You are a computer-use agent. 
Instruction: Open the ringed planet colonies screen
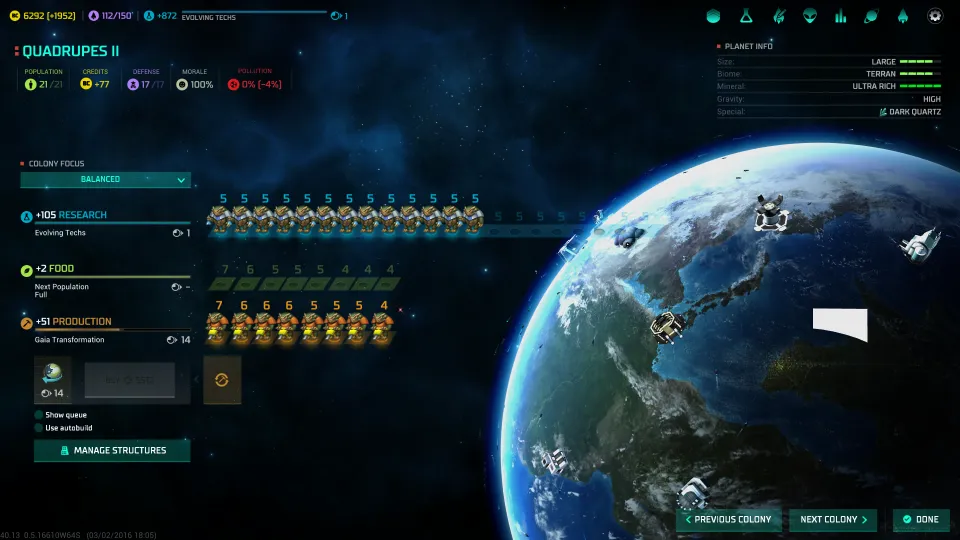(x=871, y=16)
